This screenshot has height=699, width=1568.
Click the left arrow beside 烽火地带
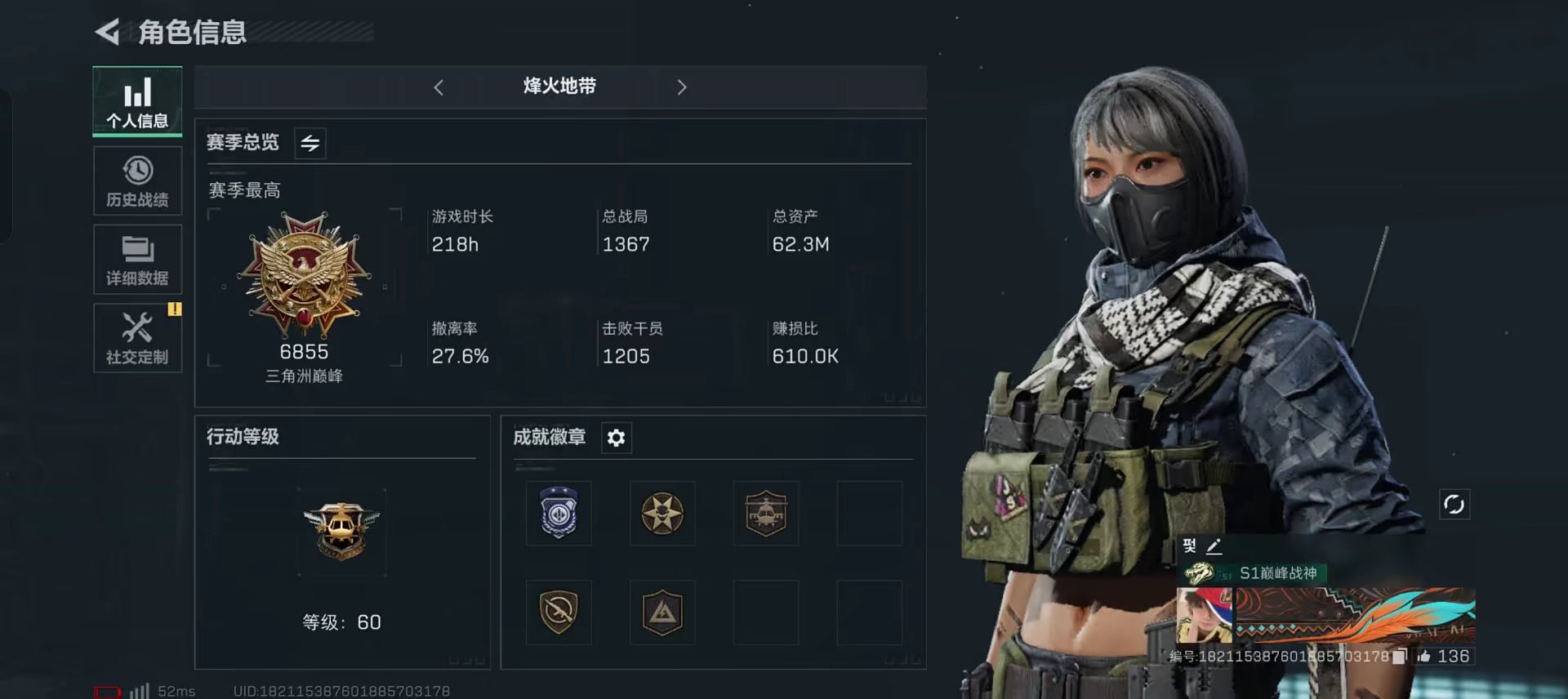pos(439,87)
